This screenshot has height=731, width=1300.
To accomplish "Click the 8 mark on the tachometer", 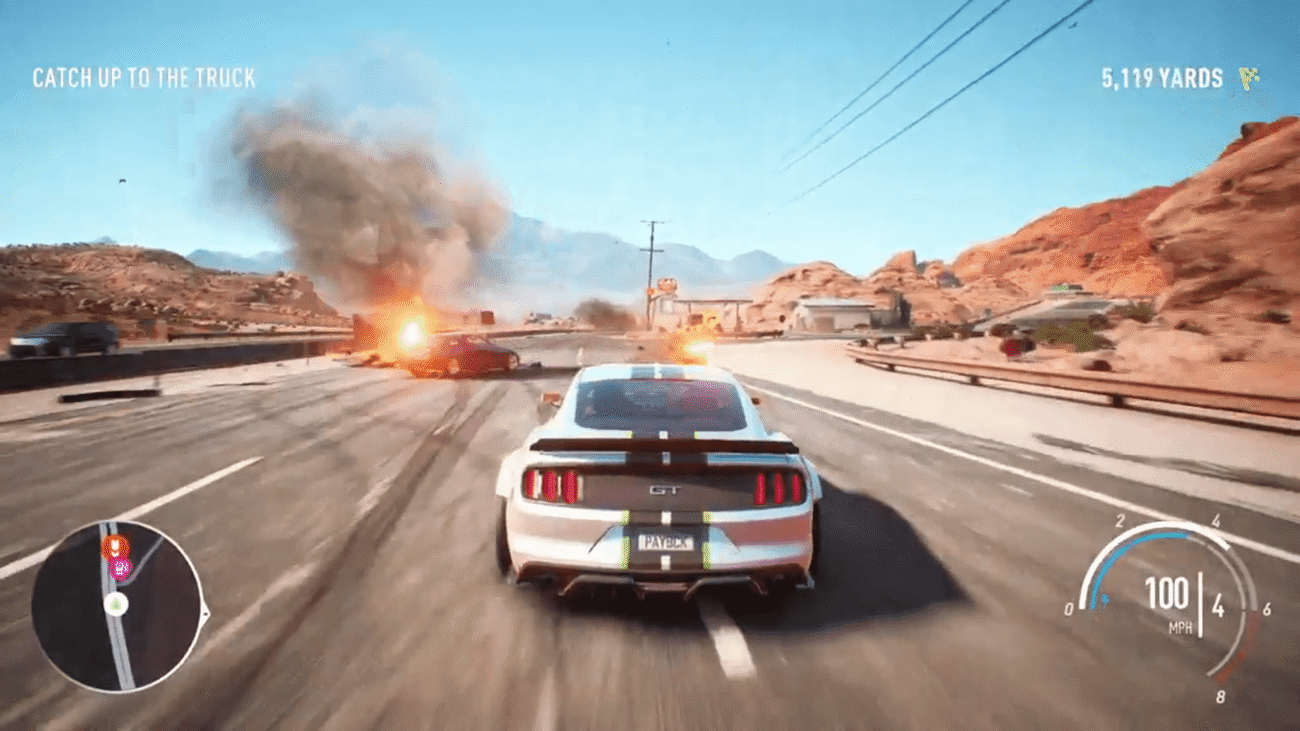I will tap(1221, 695).
